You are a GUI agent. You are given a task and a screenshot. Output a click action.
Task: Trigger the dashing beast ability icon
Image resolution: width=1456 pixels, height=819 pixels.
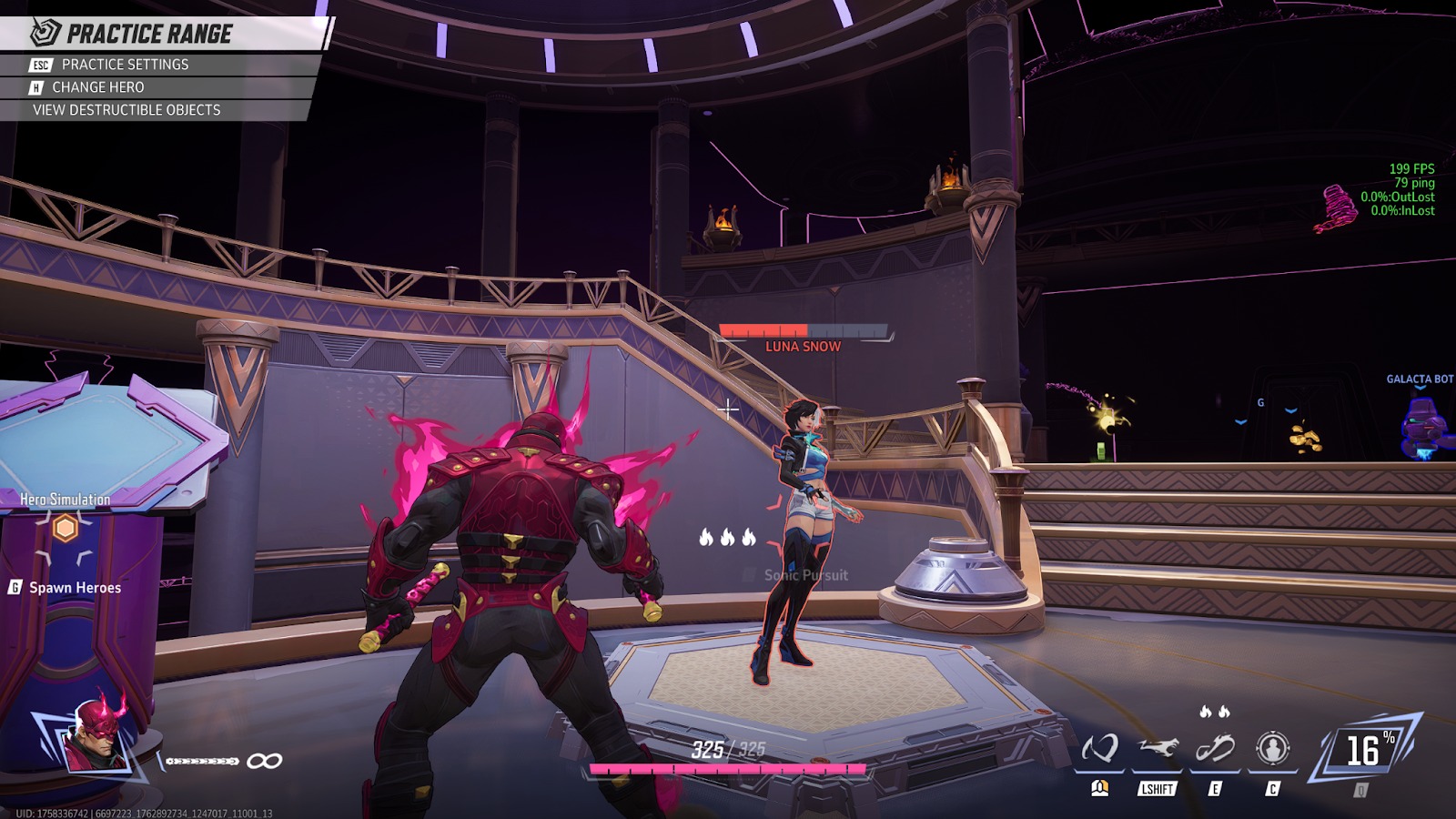click(x=1158, y=749)
